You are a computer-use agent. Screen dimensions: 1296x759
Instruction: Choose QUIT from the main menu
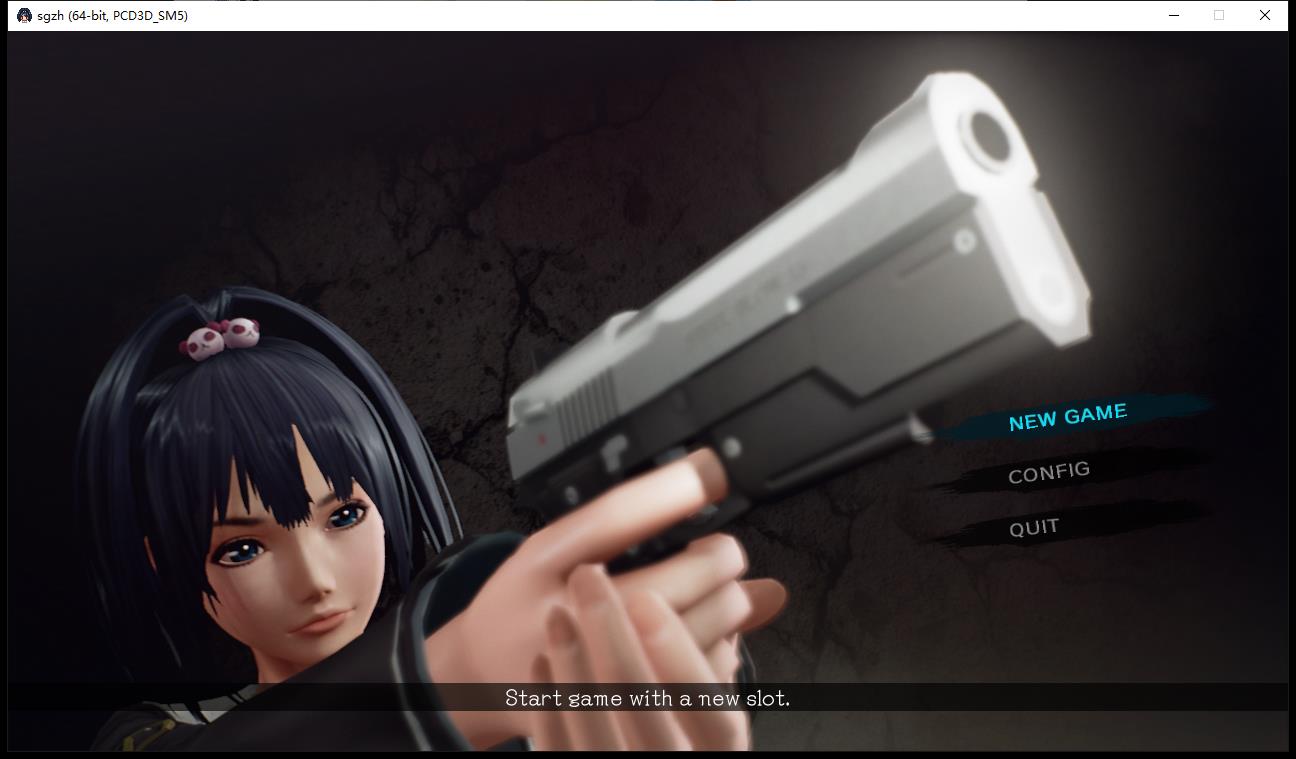[x=1033, y=527]
